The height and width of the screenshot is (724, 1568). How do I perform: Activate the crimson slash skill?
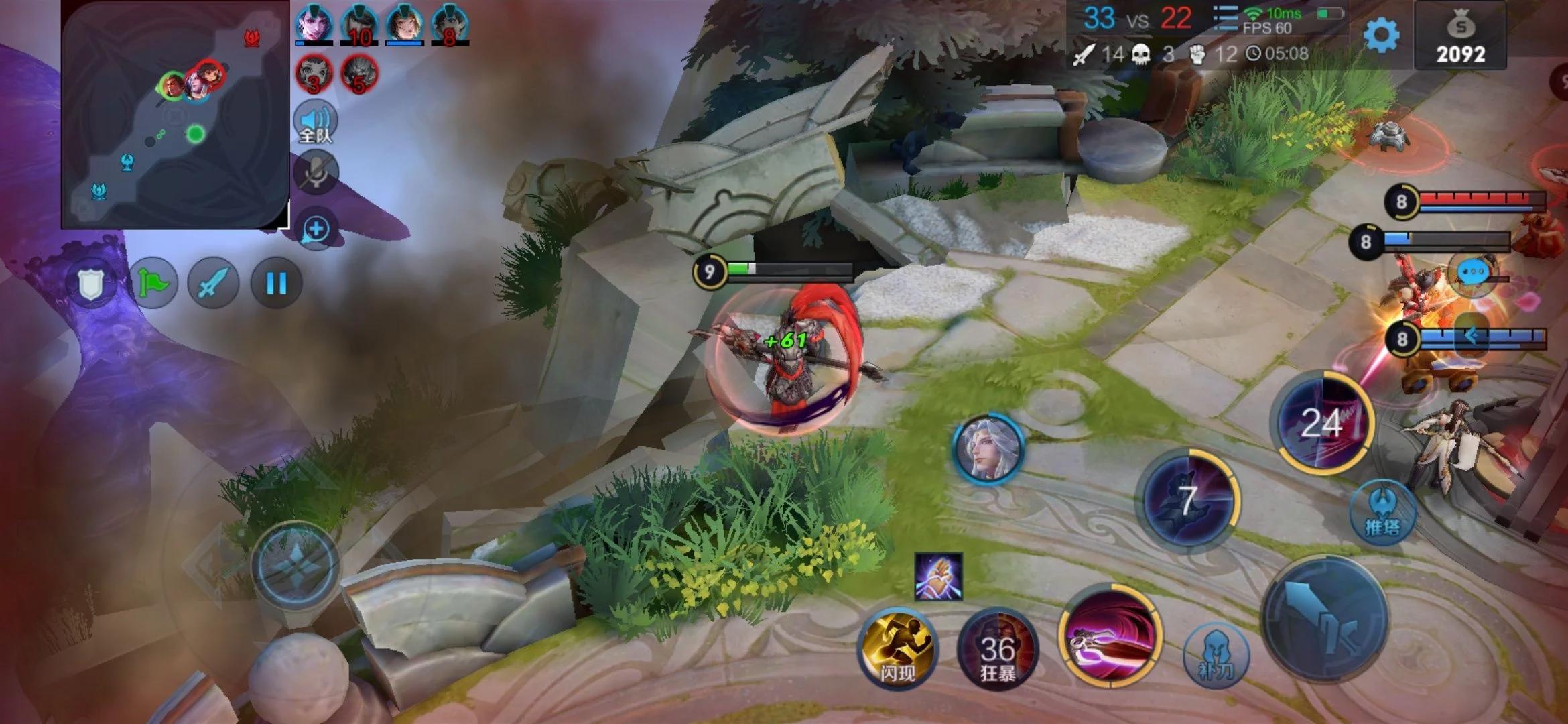coord(1110,636)
